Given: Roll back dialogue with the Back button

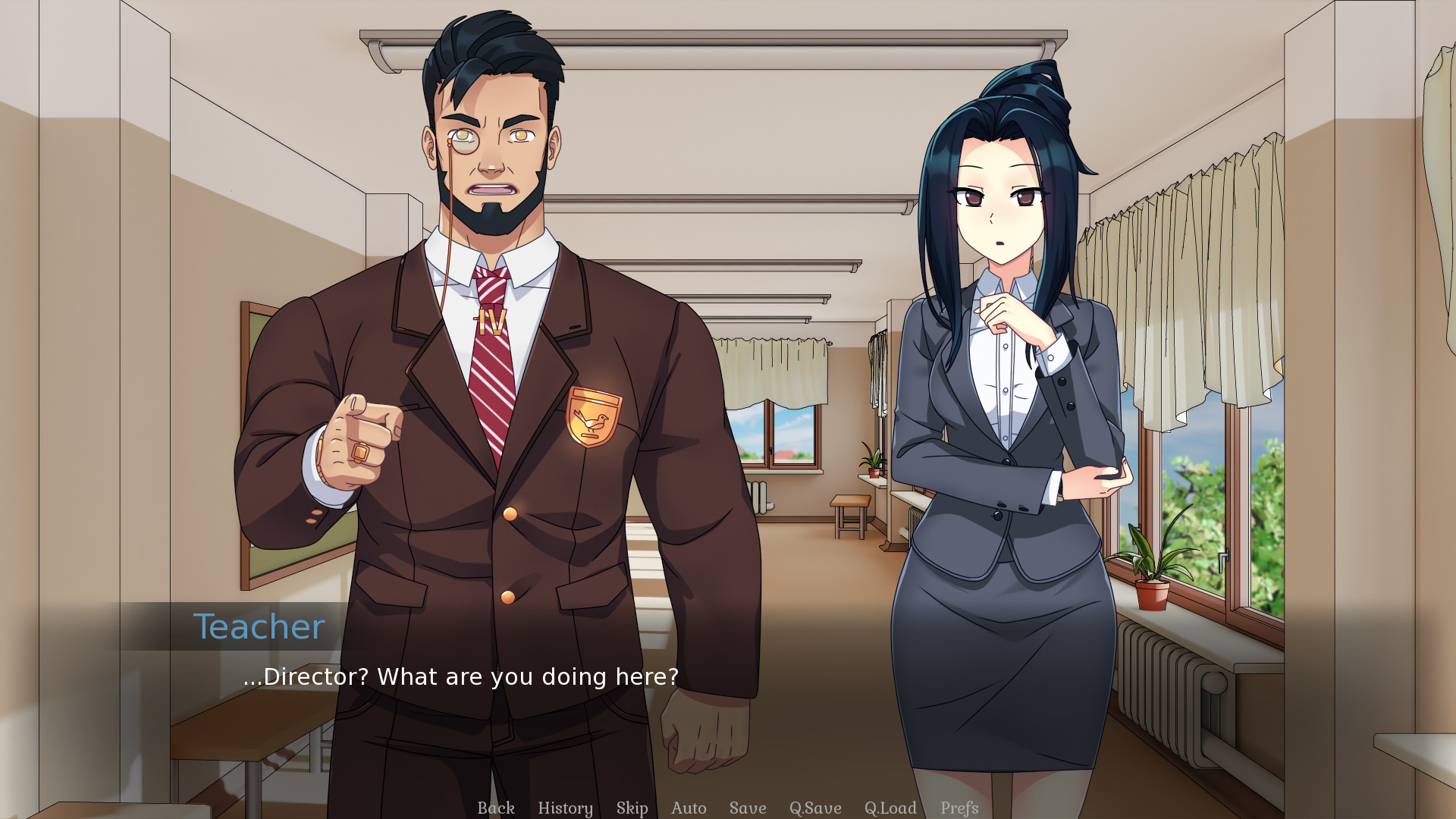Looking at the screenshot, I should coord(496,808).
